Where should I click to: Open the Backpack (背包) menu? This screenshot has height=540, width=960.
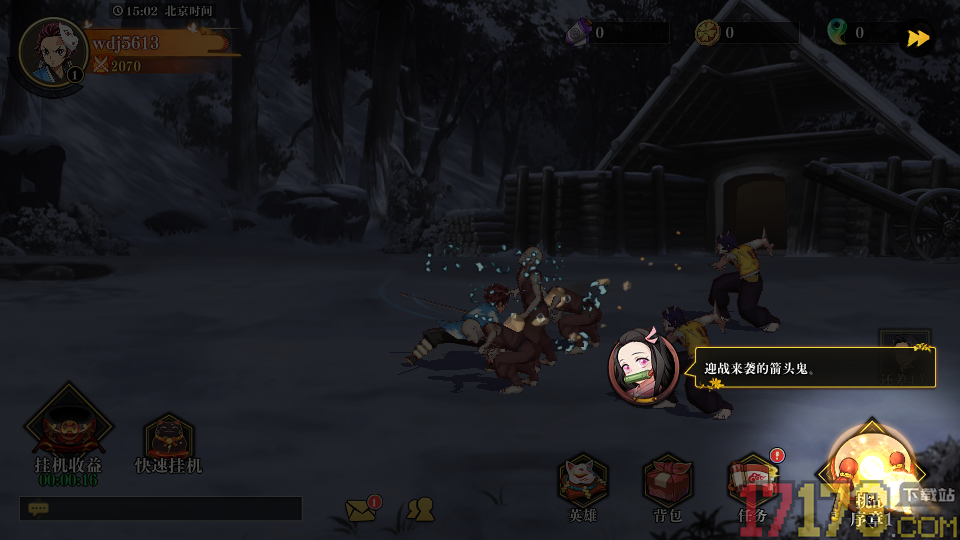click(667, 484)
